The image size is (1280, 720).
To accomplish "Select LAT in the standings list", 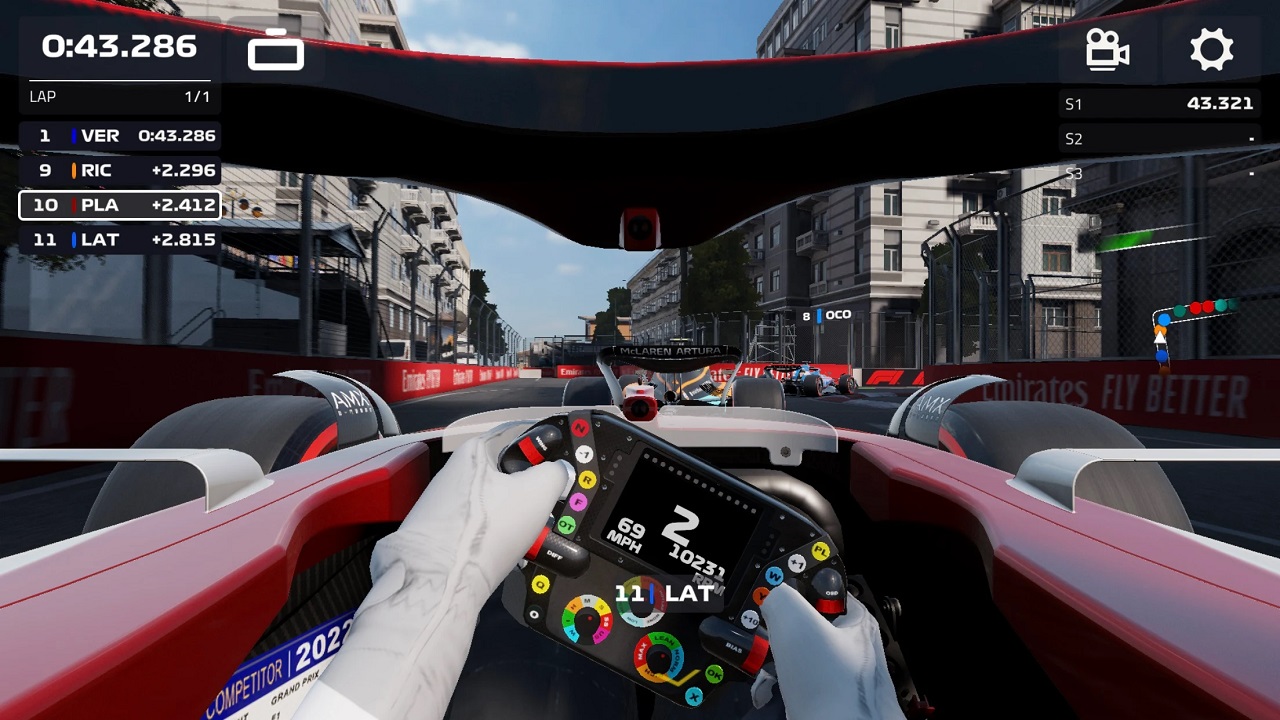I will click(x=120, y=240).
